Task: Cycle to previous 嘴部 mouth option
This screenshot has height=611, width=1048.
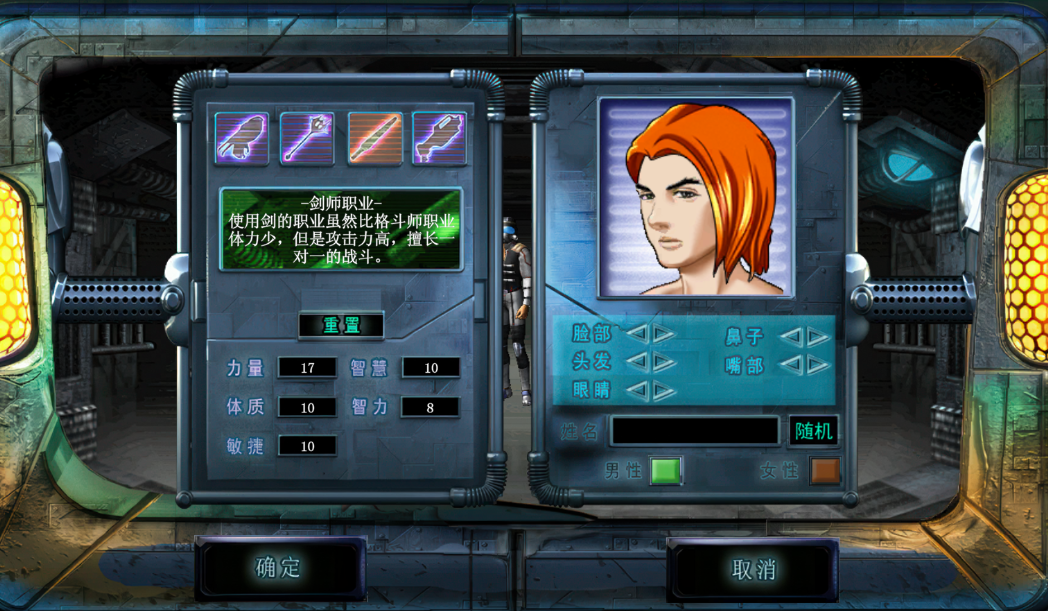Action: click(791, 365)
